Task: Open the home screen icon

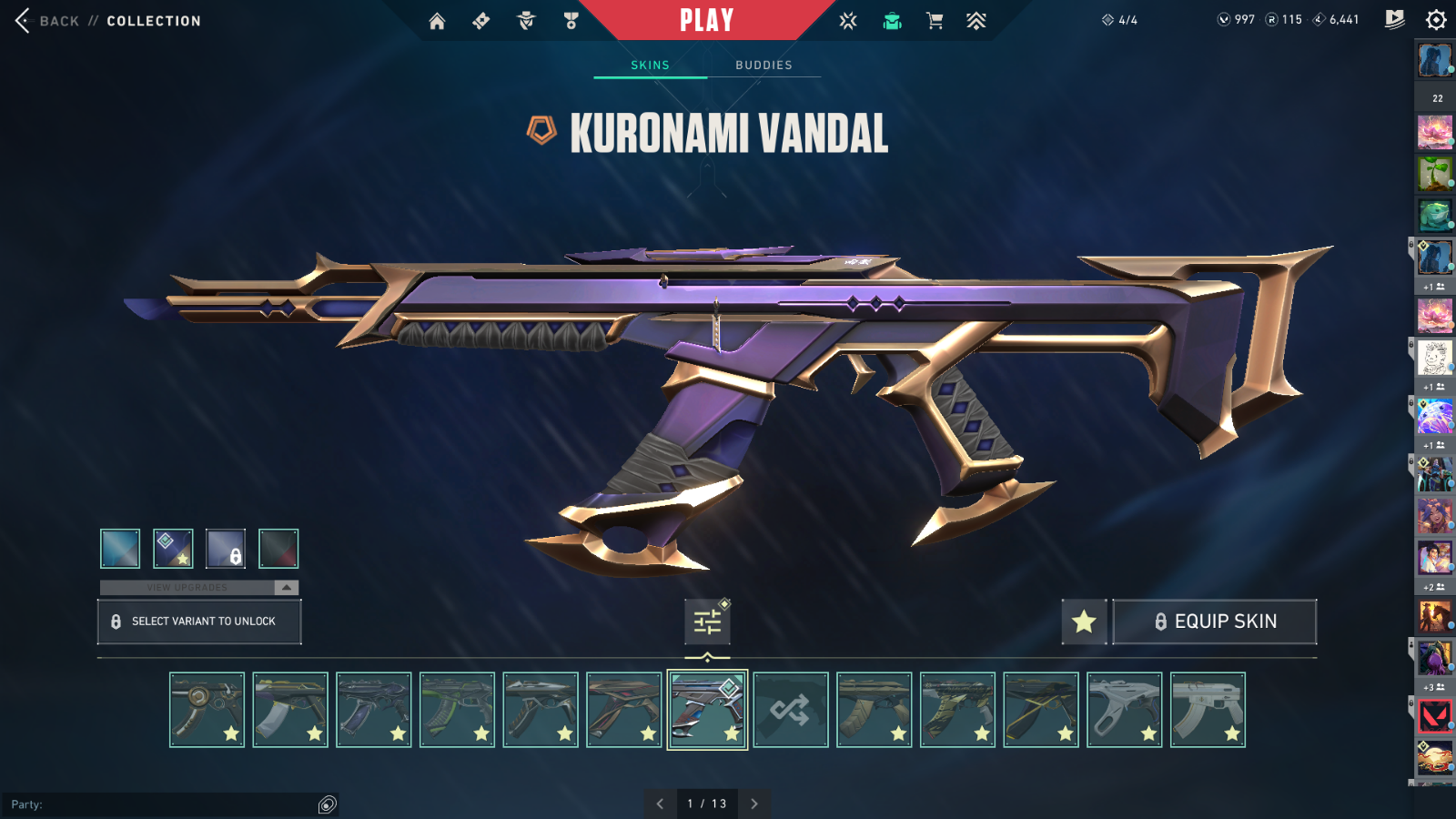Action: pos(438,21)
